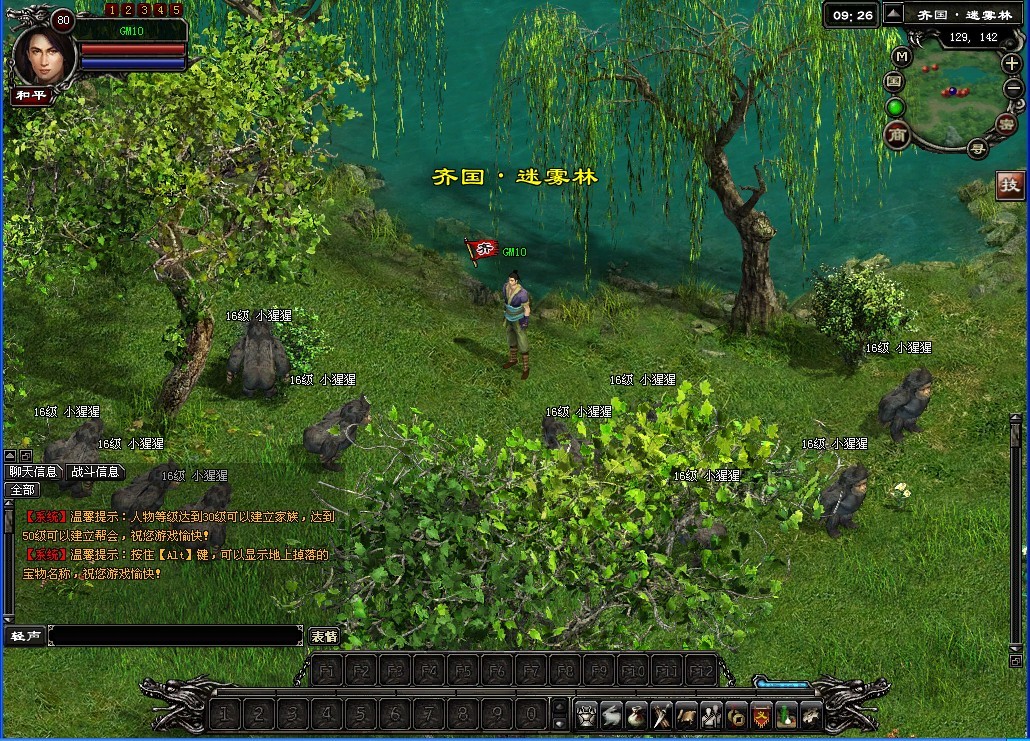Open the armor character equipment icon
1030x741 pixels.
(586, 714)
